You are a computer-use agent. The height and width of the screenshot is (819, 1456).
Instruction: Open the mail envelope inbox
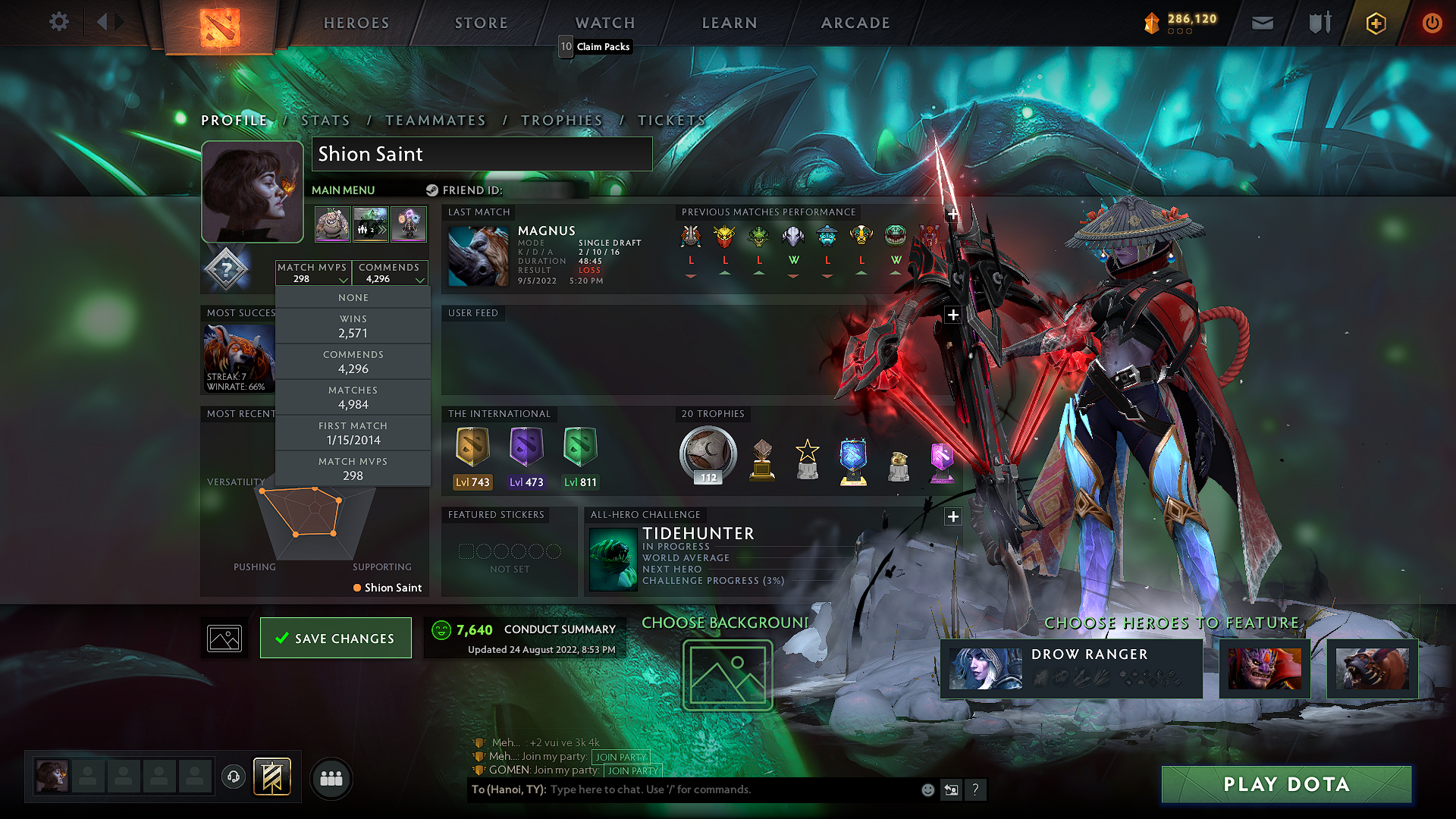click(1263, 23)
